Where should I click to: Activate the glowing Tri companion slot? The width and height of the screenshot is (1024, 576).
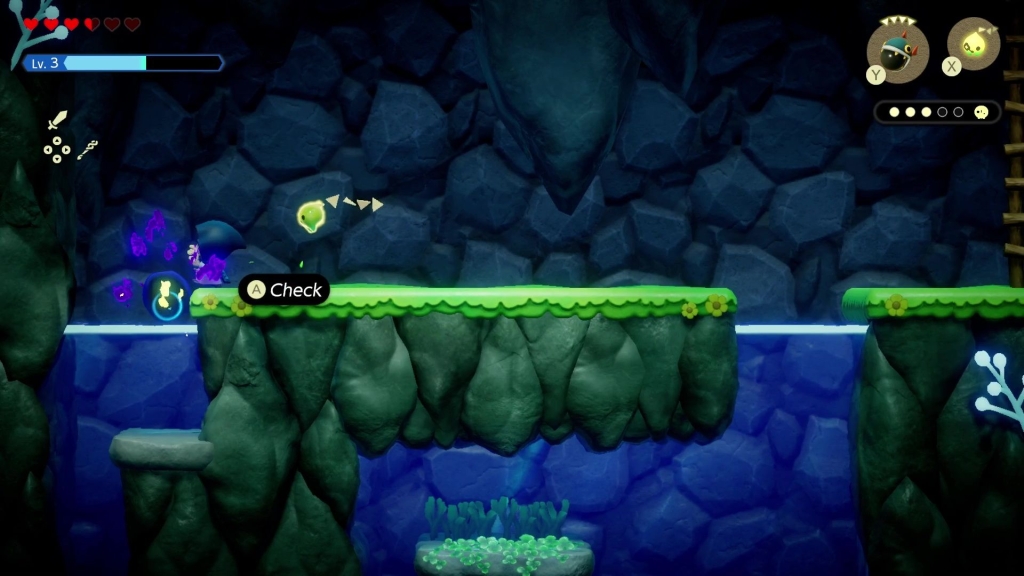click(973, 44)
